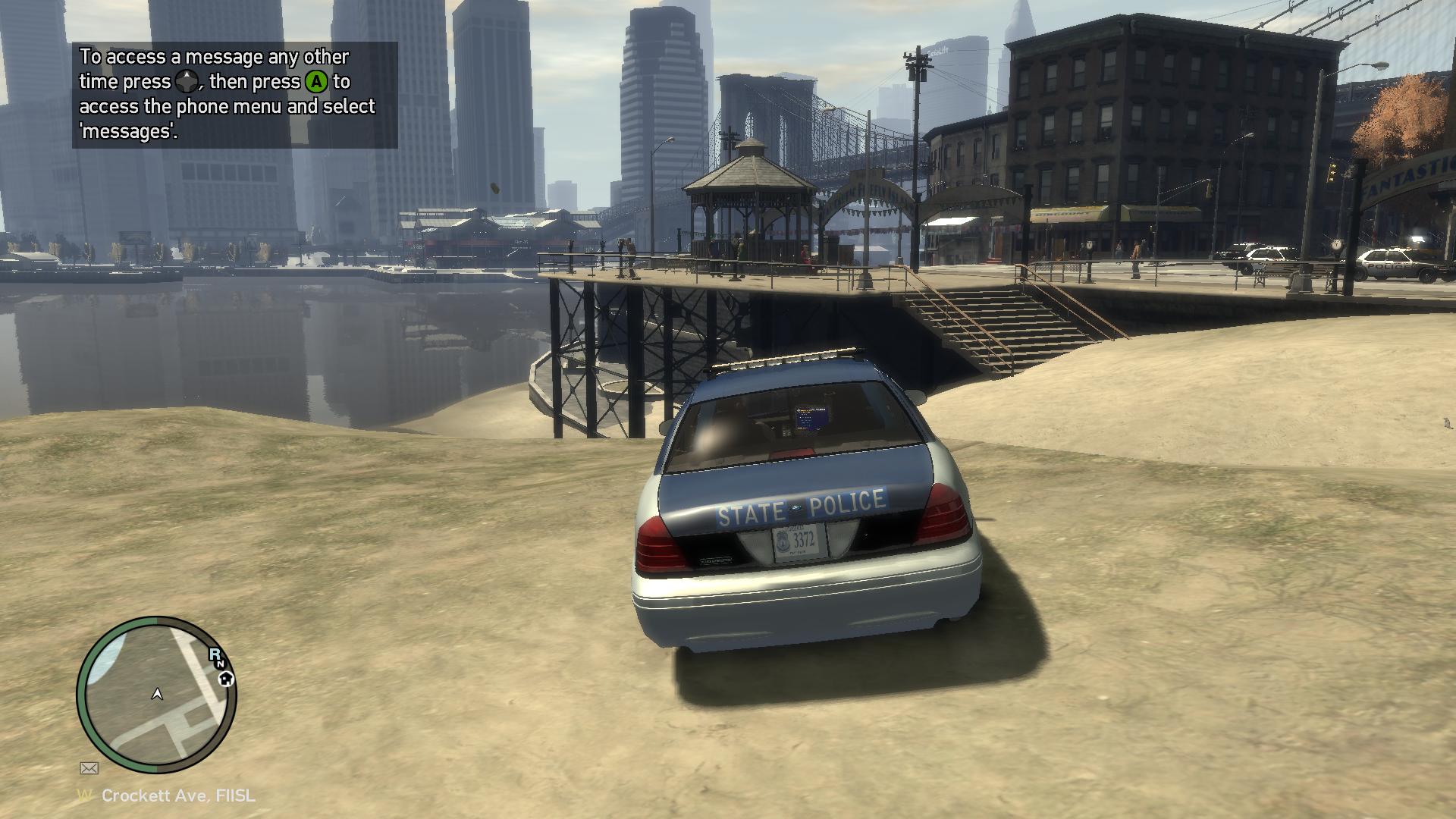
Task: Select the white player arrow on the minimap
Action: point(158,693)
